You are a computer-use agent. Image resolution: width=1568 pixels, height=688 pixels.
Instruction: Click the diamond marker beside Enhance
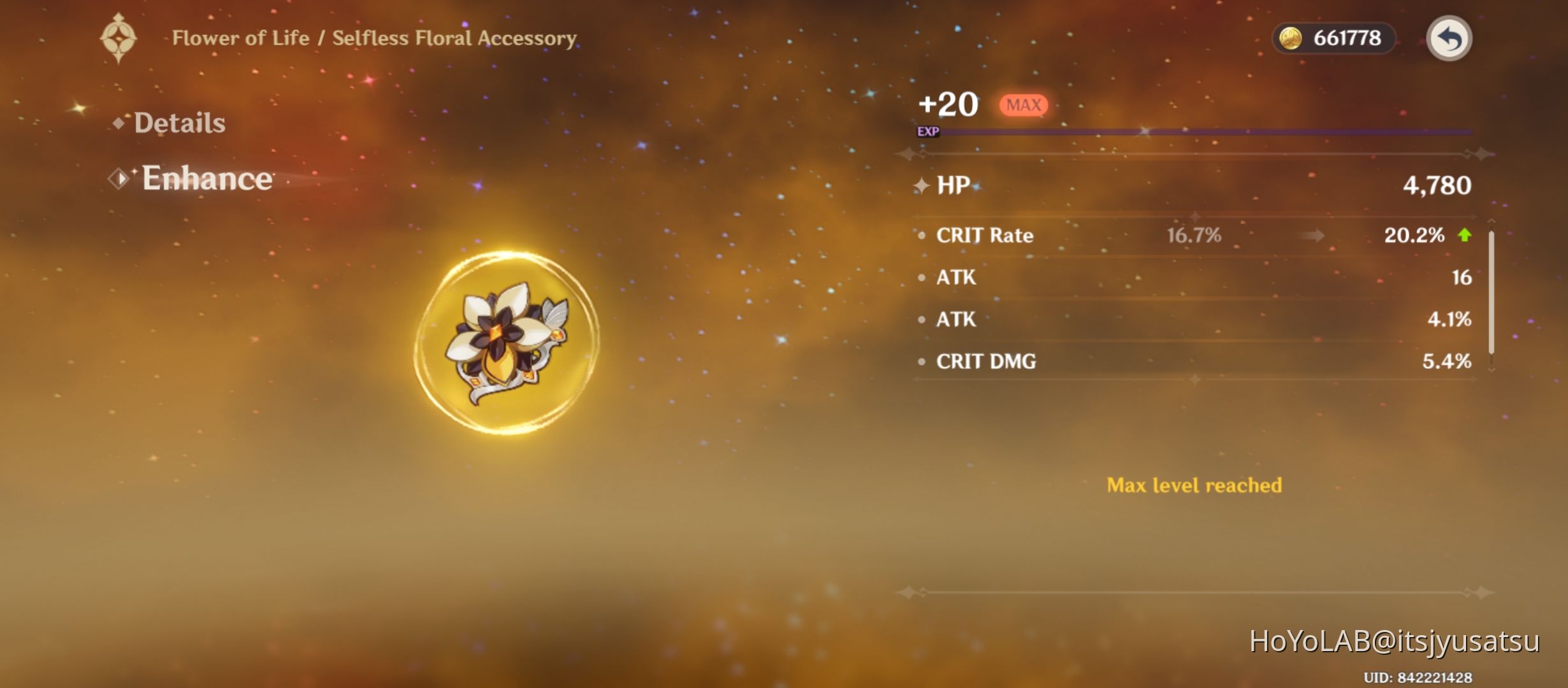coord(118,179)
